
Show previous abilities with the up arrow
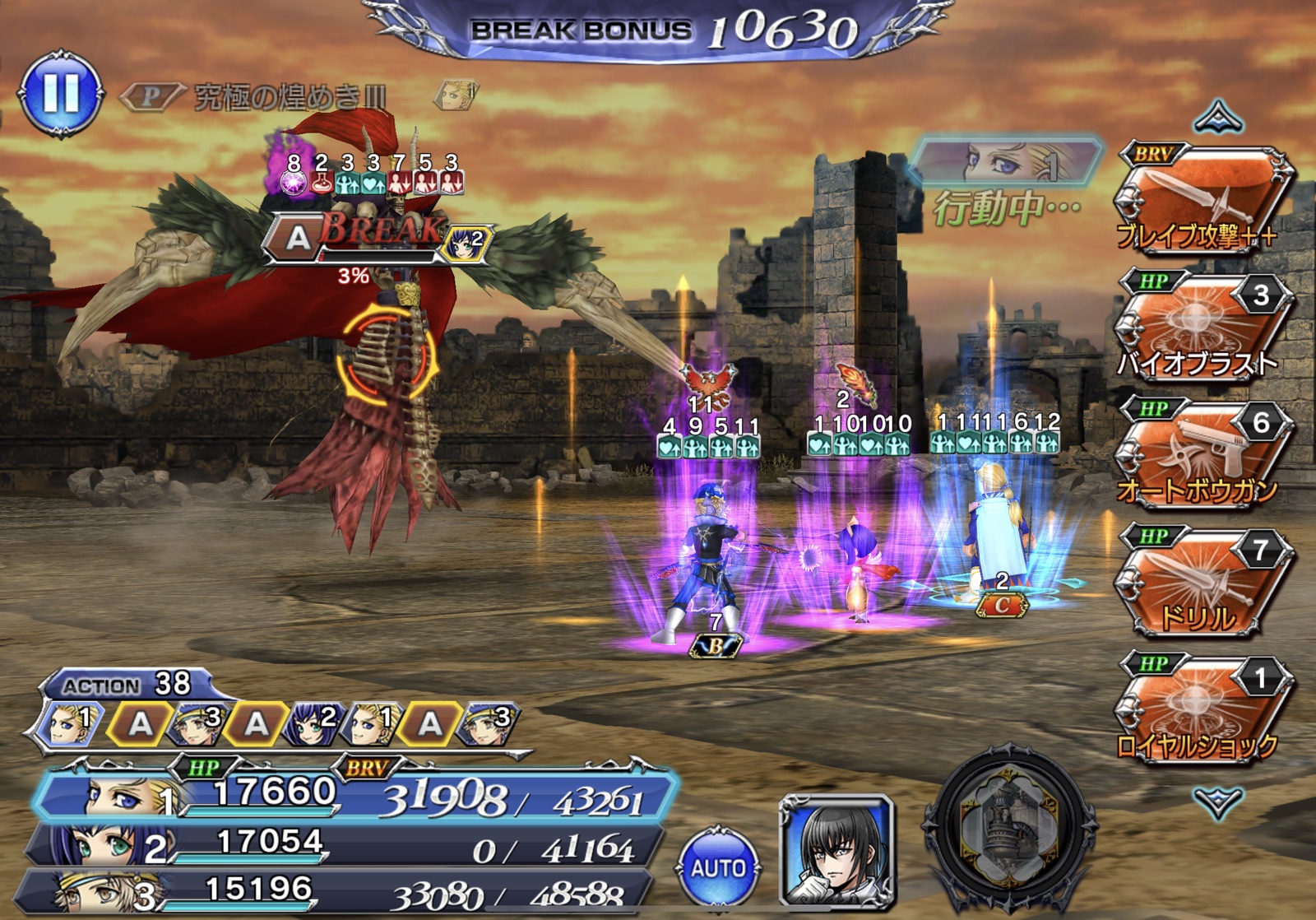[1218, 118]
